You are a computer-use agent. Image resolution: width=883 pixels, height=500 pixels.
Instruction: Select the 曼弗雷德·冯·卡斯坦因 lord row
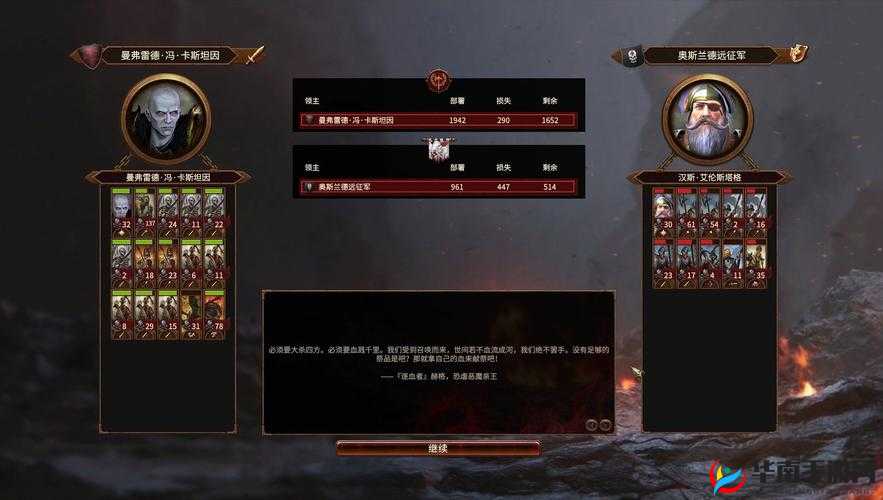pyautogui.click(x=439, y=120)
